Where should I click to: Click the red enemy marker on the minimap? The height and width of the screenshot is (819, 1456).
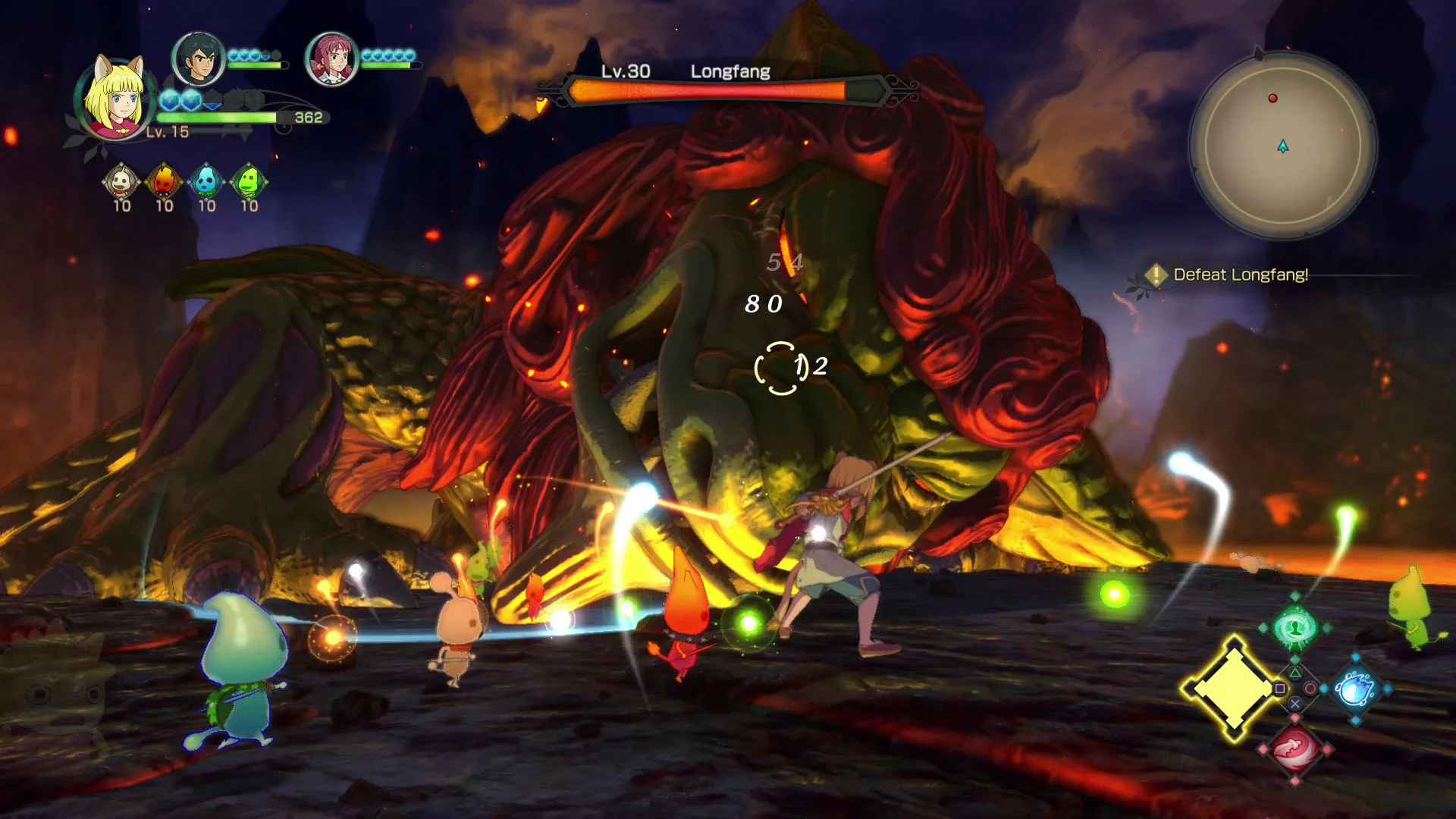(1272, 99)
